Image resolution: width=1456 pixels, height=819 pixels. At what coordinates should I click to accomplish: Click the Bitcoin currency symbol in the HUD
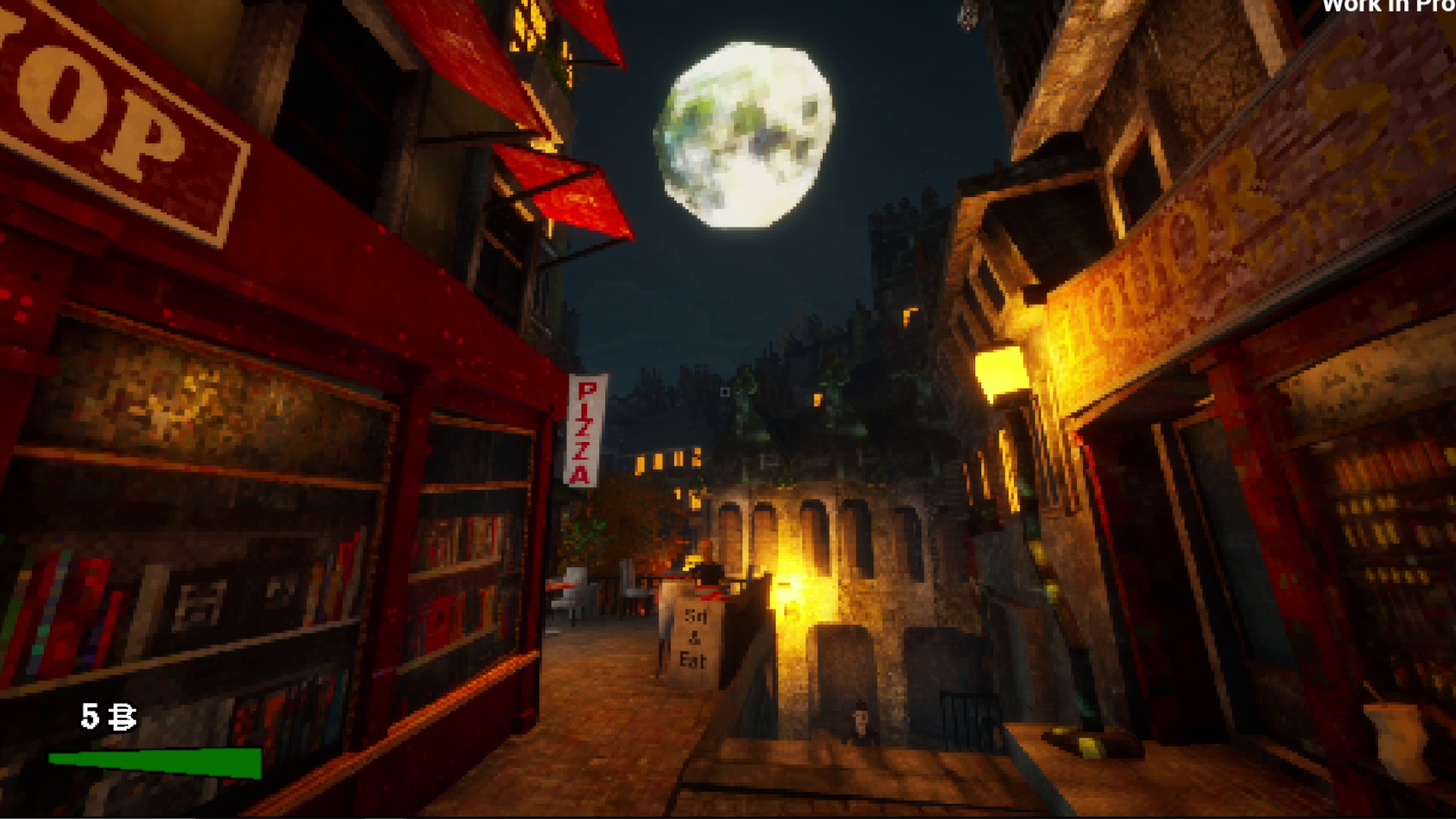coord(121,716)
